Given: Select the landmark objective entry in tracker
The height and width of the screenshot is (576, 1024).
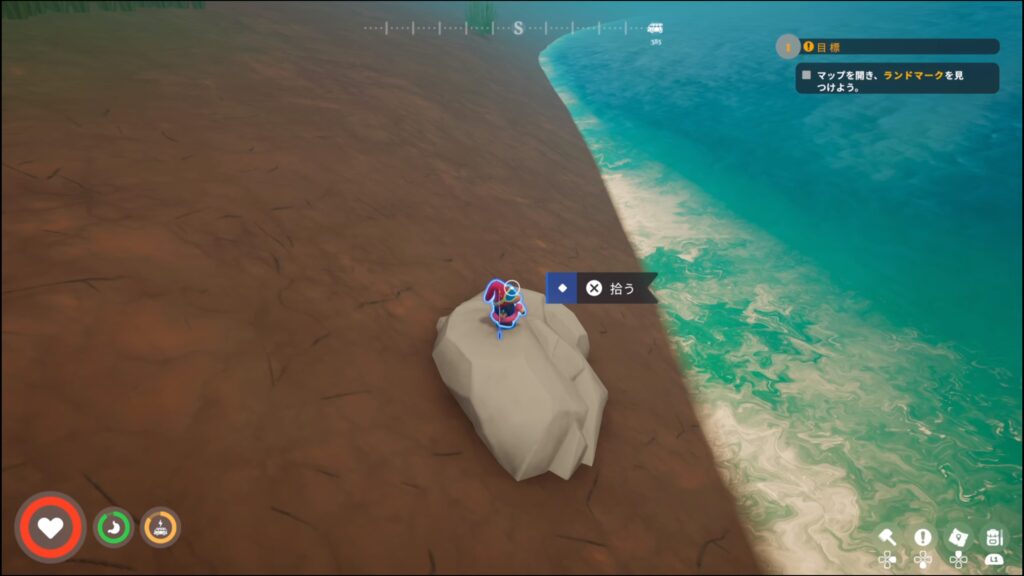Looking at the screenshot, I should 897,79.
